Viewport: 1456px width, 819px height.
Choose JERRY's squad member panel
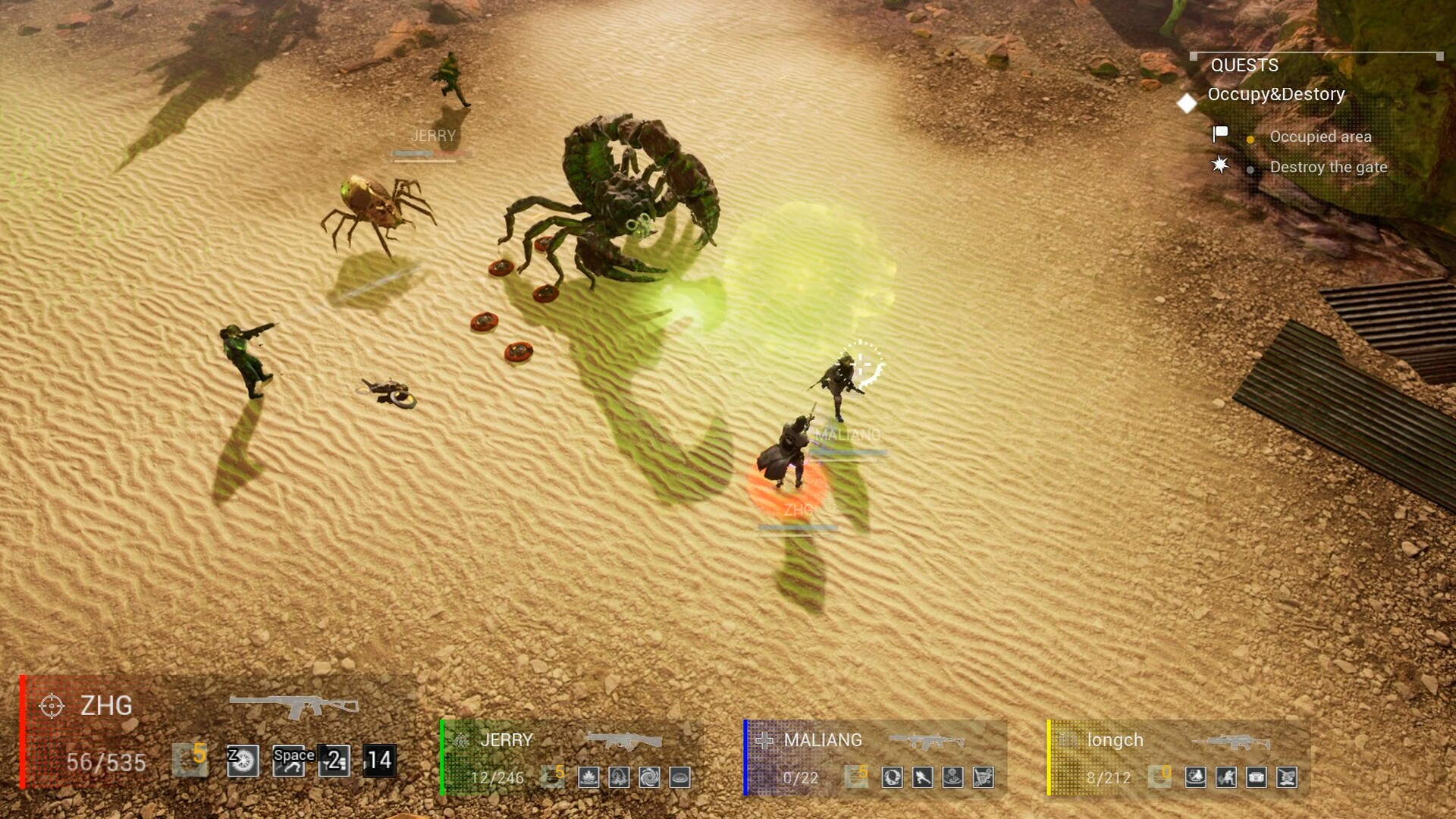tap(507, 740)
